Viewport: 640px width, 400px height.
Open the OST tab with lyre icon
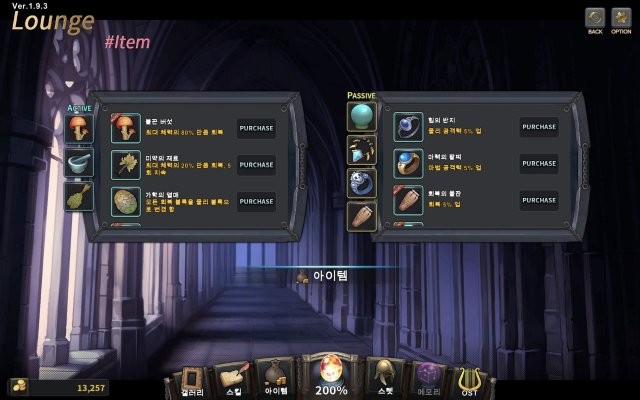tap(469, 381)
